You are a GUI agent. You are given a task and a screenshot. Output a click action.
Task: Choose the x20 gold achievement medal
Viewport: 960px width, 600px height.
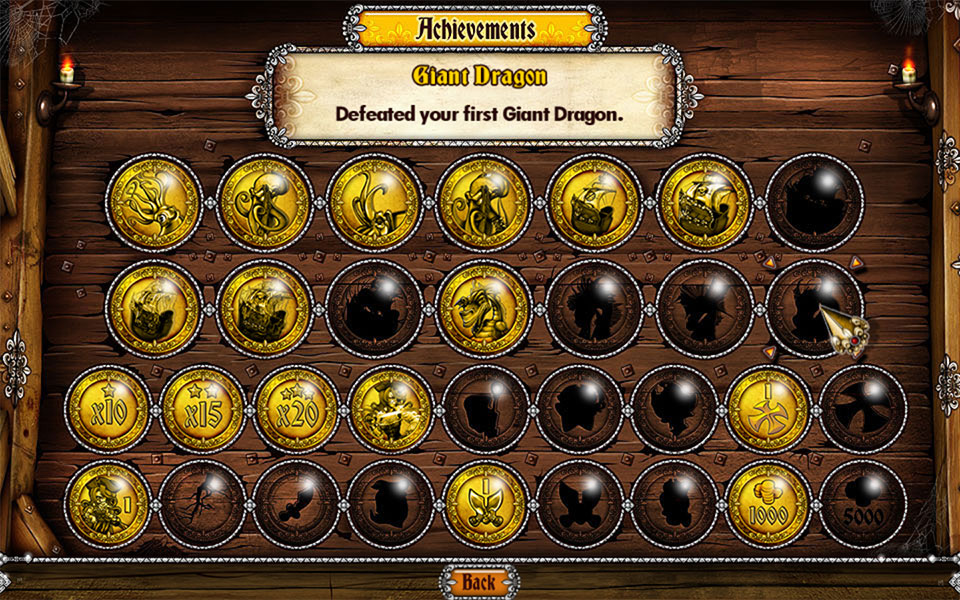tap(297, 409)
